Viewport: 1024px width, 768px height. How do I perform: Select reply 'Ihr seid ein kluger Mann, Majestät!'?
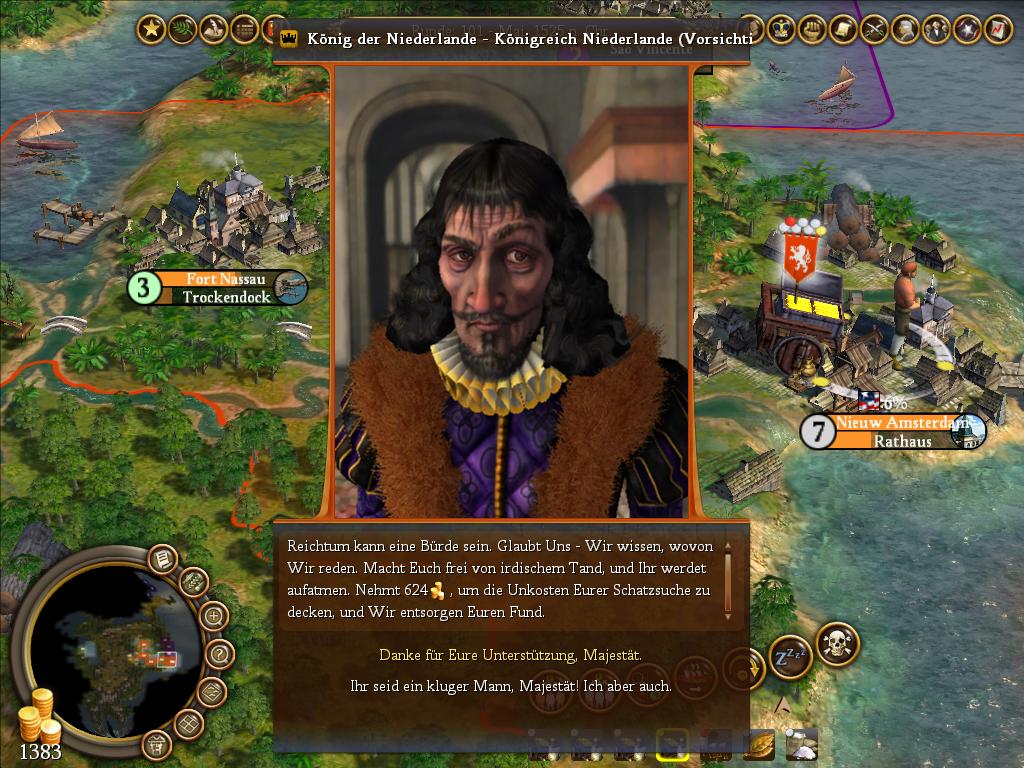click(510, 687)
